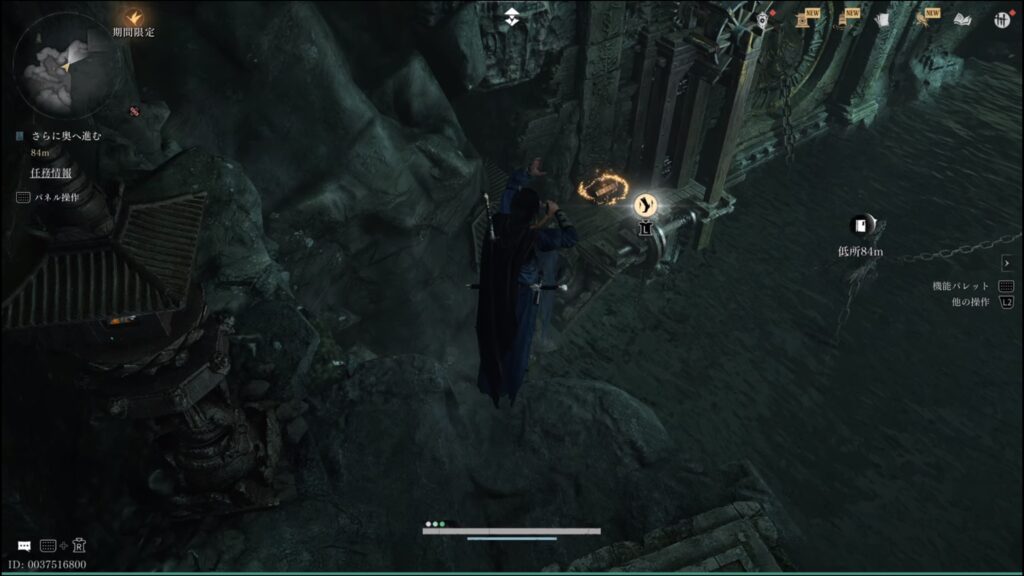Open the chat speech bubble icon
This screenshot has height=576, width=1024.
[x=24, y=546]
